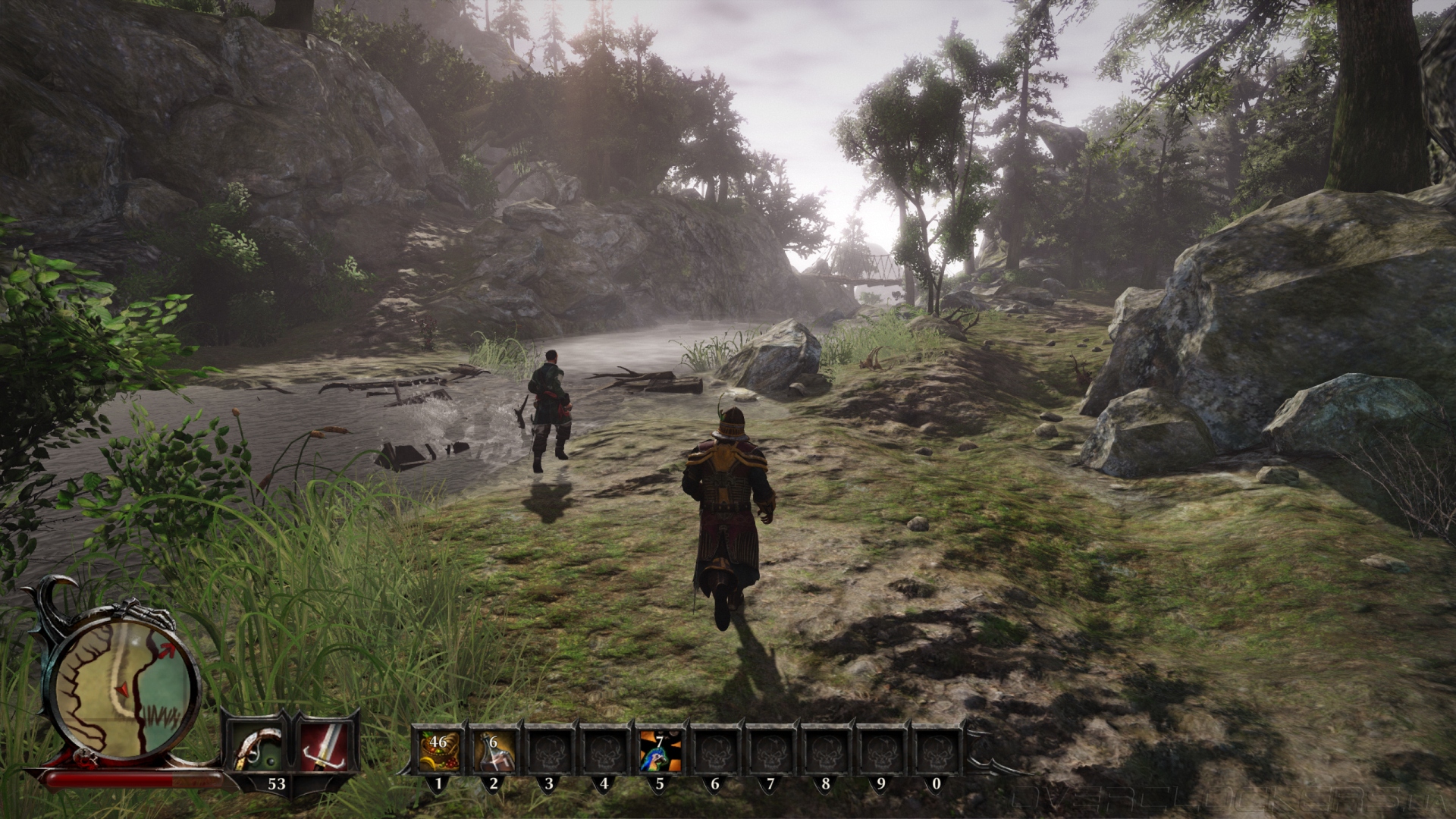Activate the parrot item in slot 5

659,751
